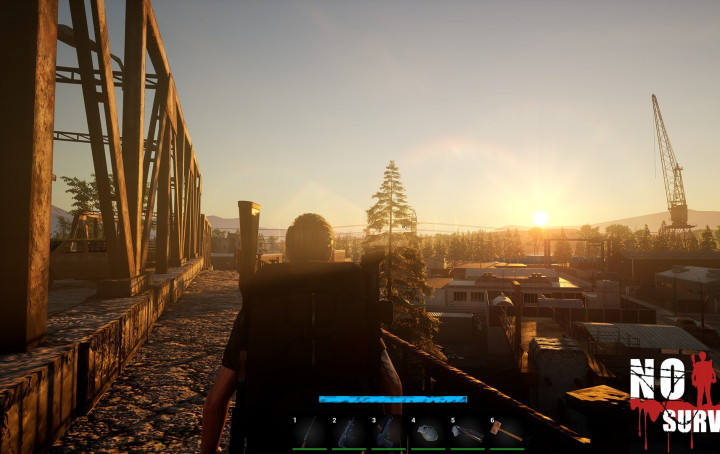Equip the submachine gun in slot 2
The width and height of the screenshot is (720, 454).
349,432
